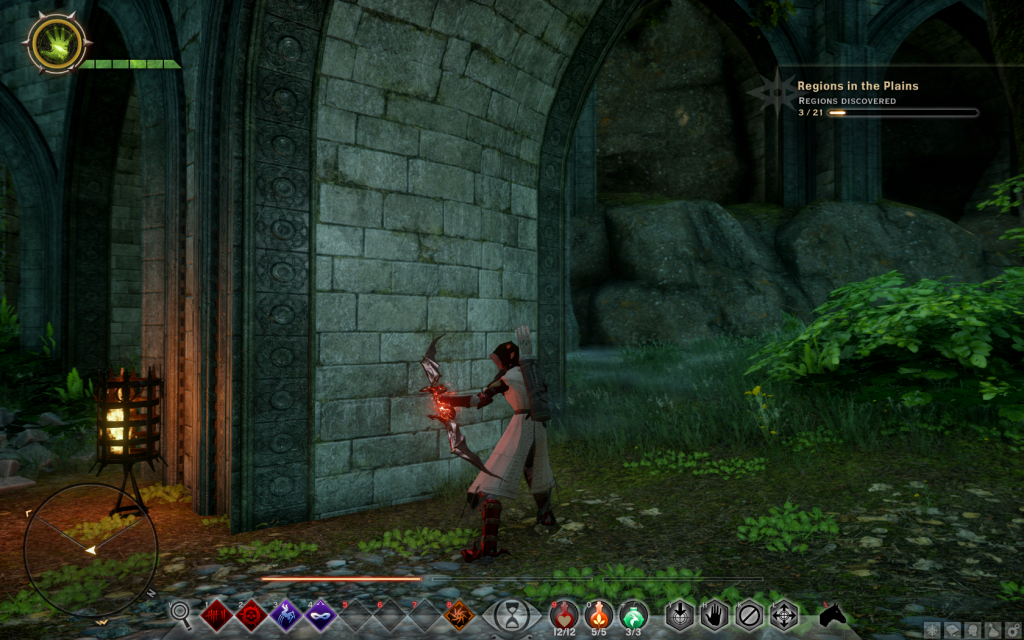The image size is (1024, 640).
Task: Trigger the purple leaping figure ability
Action: click(x=287, y=613)
